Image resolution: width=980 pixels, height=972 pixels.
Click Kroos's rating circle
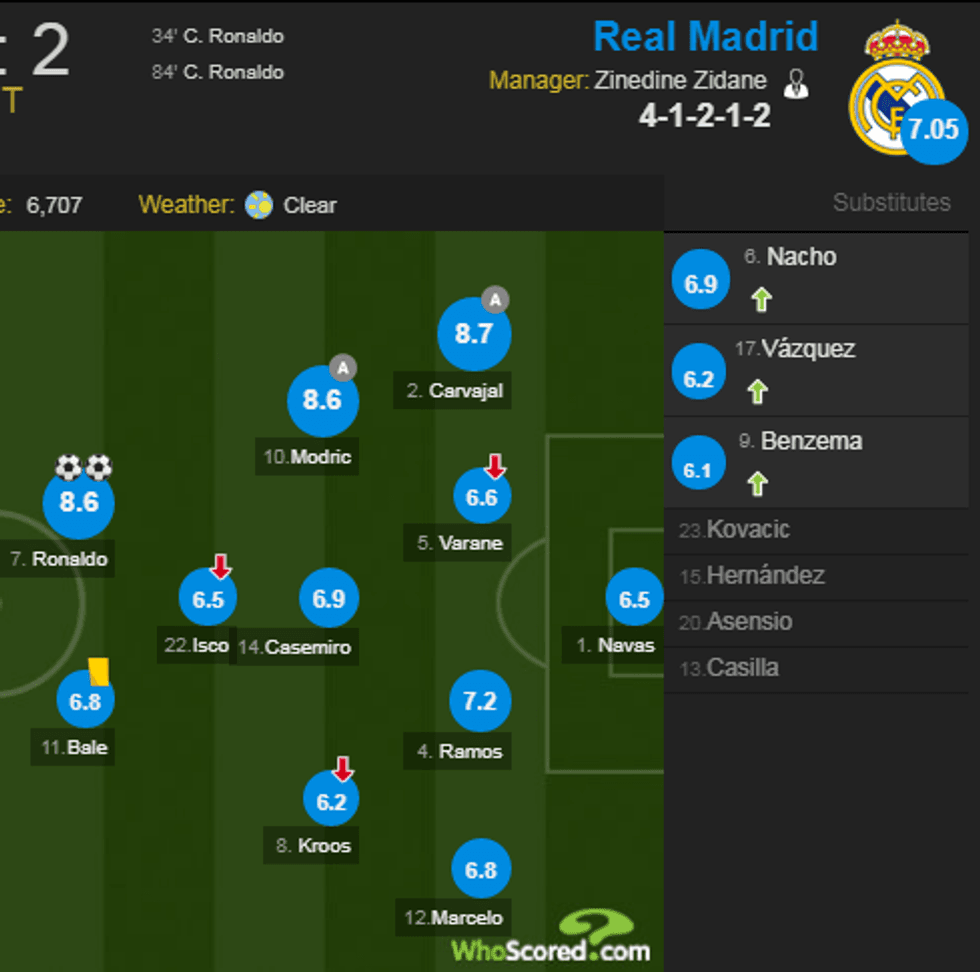(x=331, y=801)
